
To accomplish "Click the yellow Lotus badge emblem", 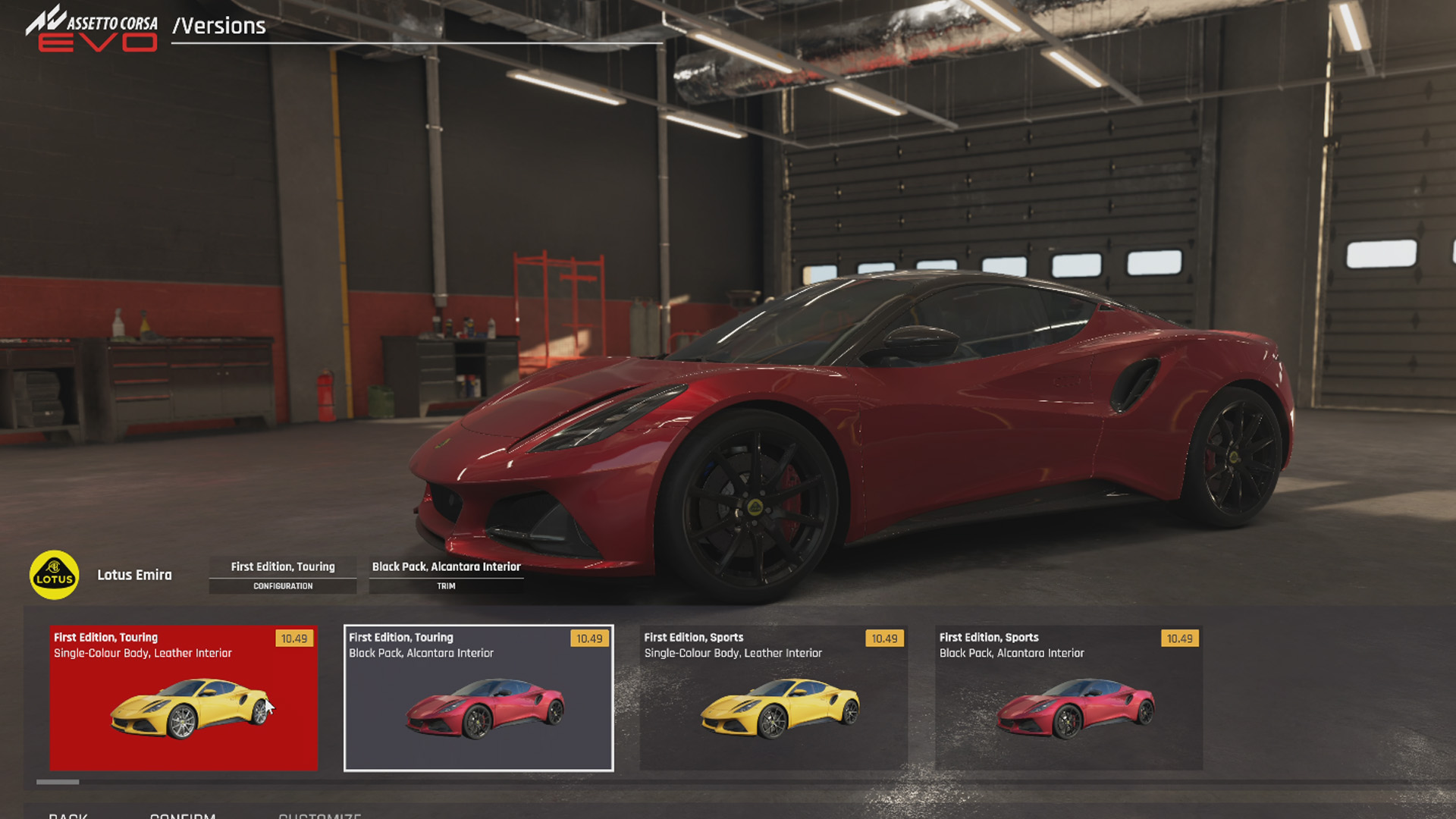I will pyautogui.click(x=55, y=575).
